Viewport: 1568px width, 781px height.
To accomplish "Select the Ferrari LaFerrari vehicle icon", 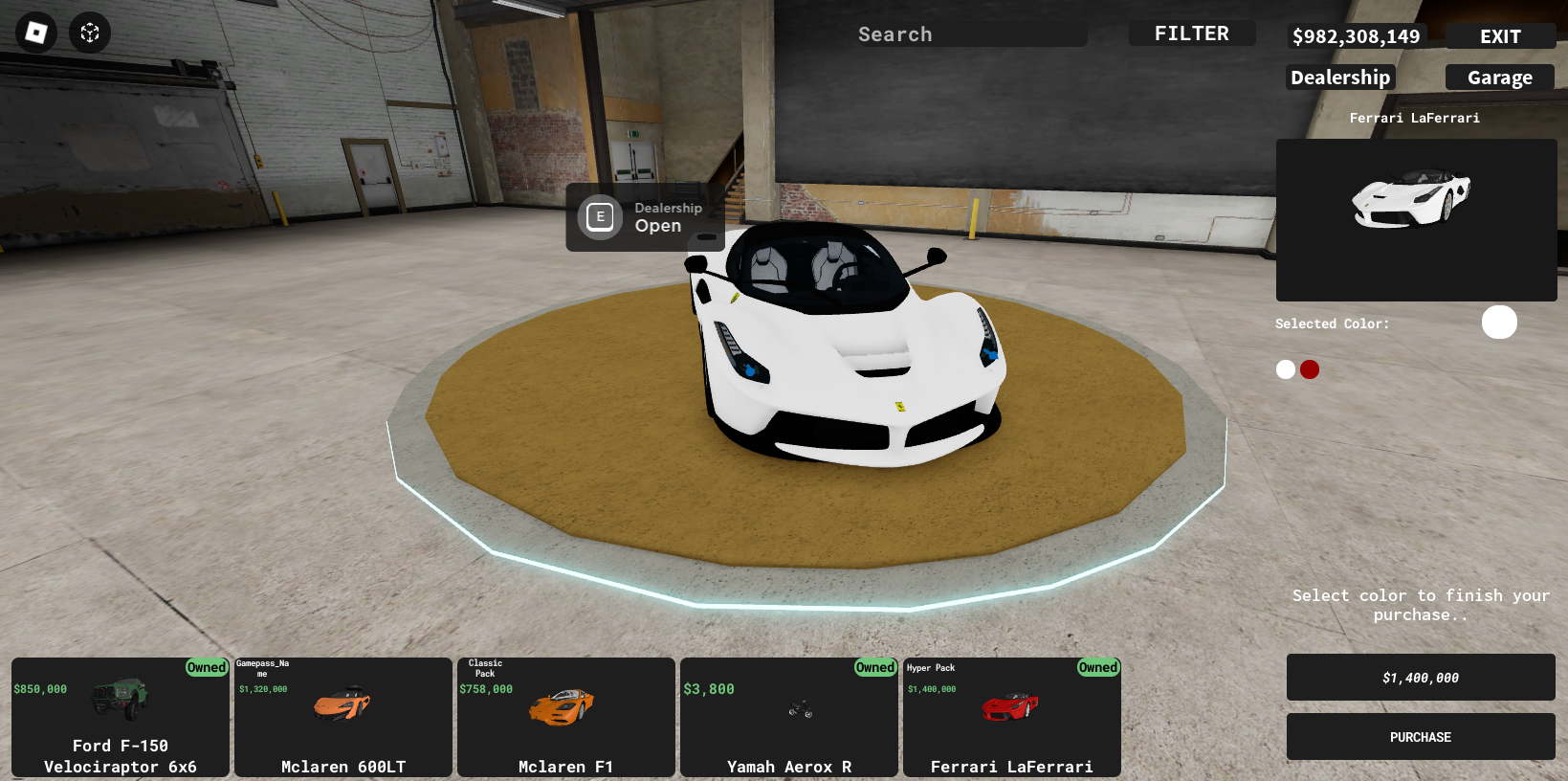I will (1011, 703).
